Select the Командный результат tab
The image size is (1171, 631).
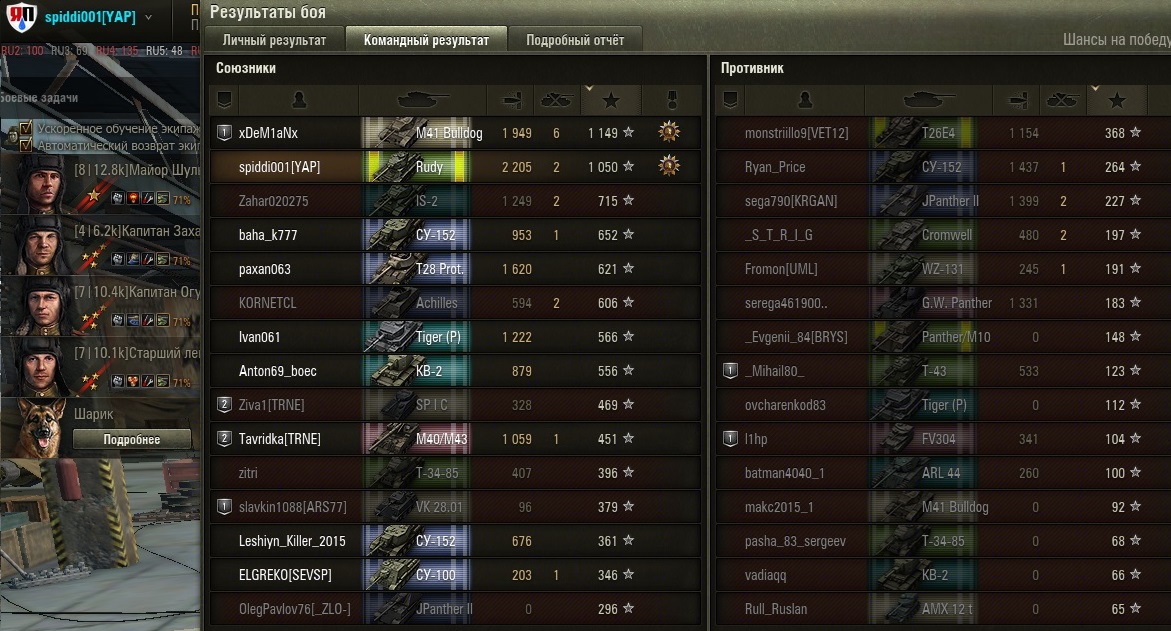pos(426,40)
